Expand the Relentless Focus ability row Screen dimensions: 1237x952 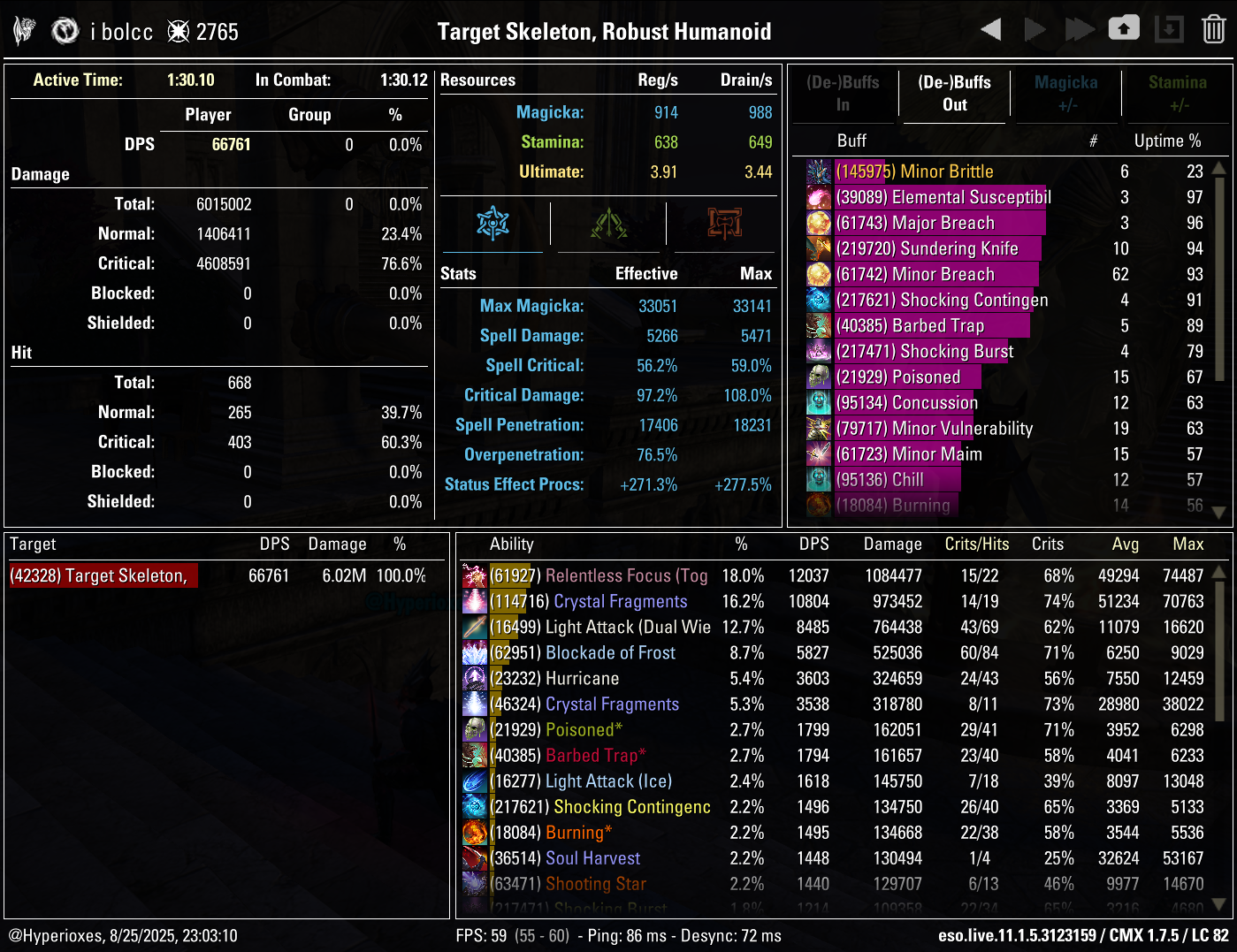[625, 575]
